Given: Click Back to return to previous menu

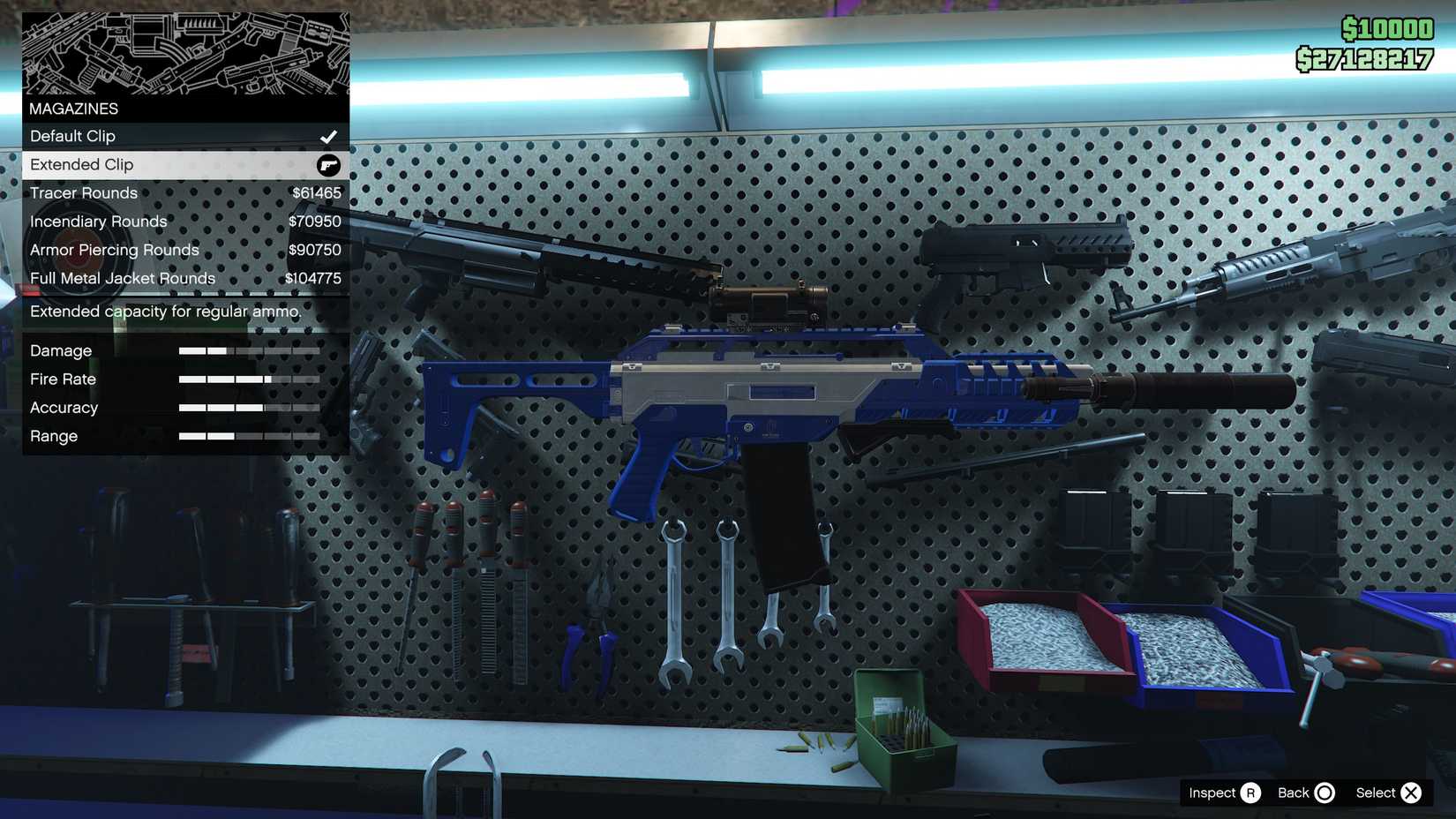Looking at the screenshot, I should [x=1293, y=793].
